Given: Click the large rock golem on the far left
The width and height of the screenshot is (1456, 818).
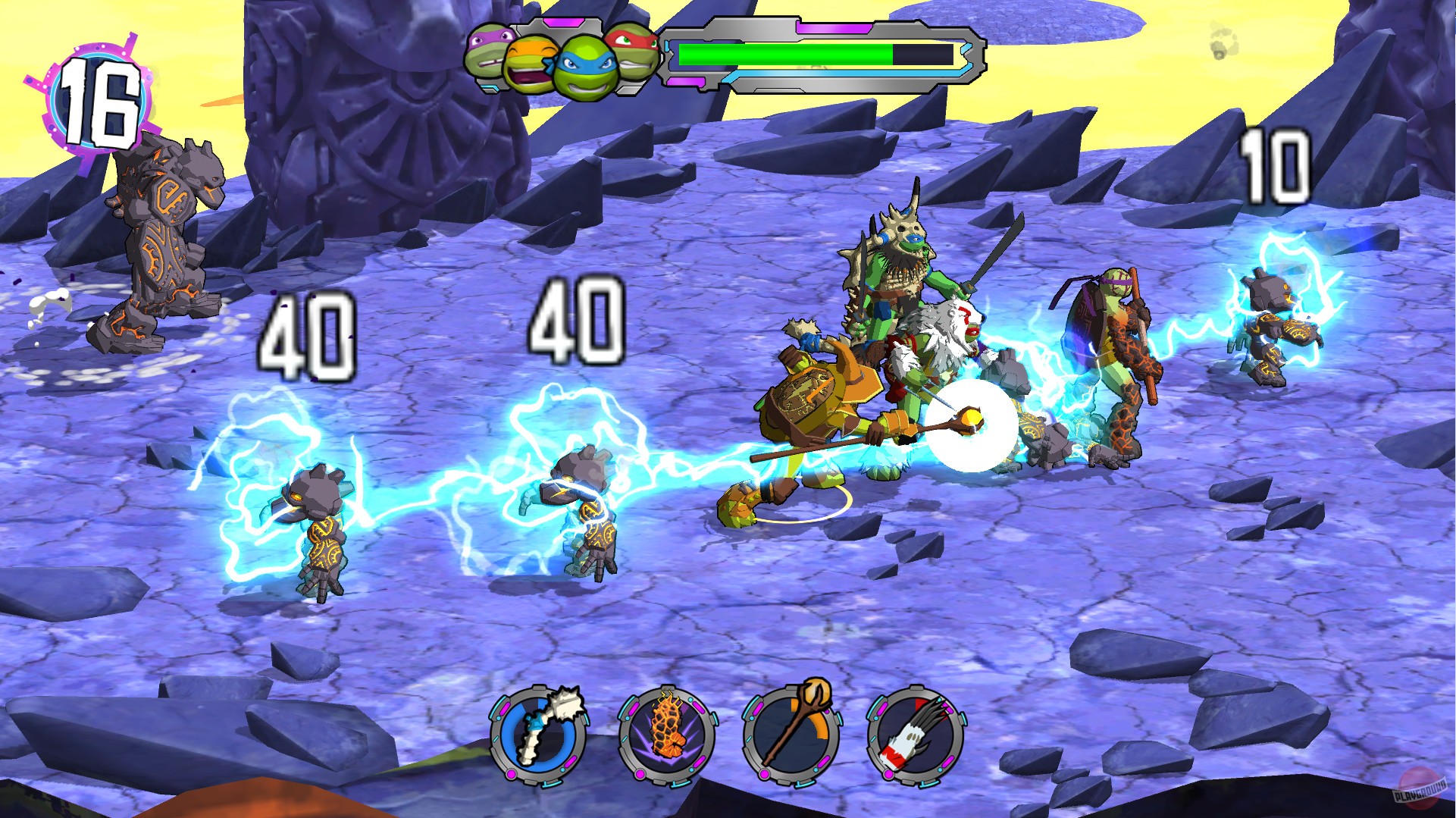Looking at the screenshot, I should point(159,243).
